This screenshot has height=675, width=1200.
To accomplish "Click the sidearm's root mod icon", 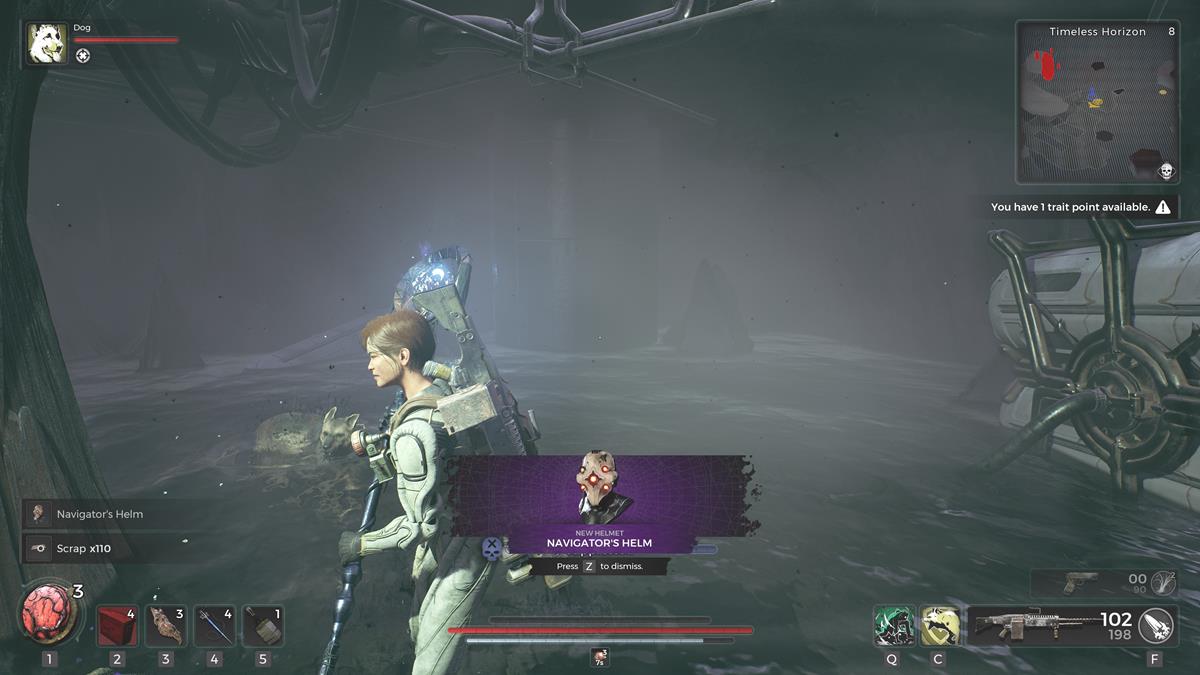I will 1162,583.
